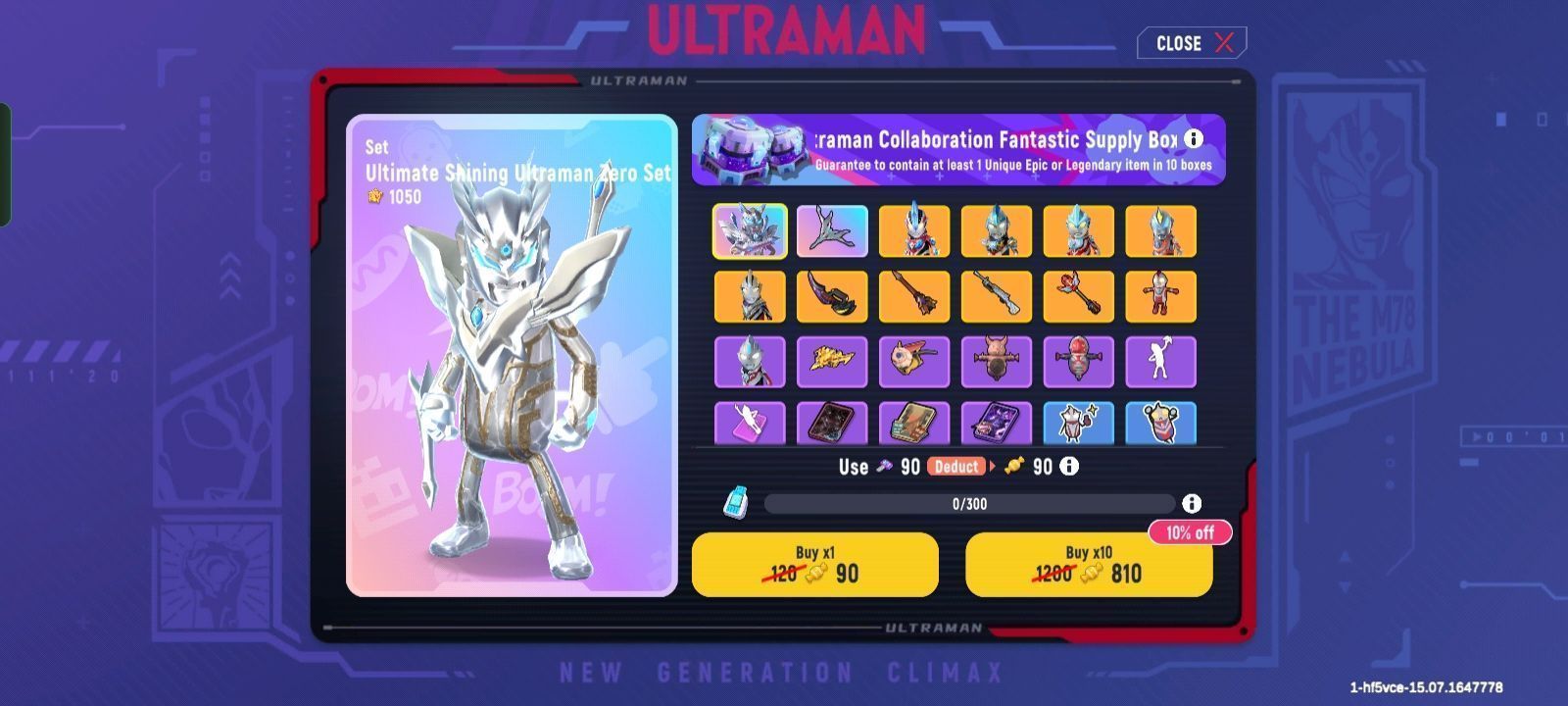The height and width of the screenshot is (706, 1568).
Task: Select the silver glider wing item
Action: (x=832, y=231)
